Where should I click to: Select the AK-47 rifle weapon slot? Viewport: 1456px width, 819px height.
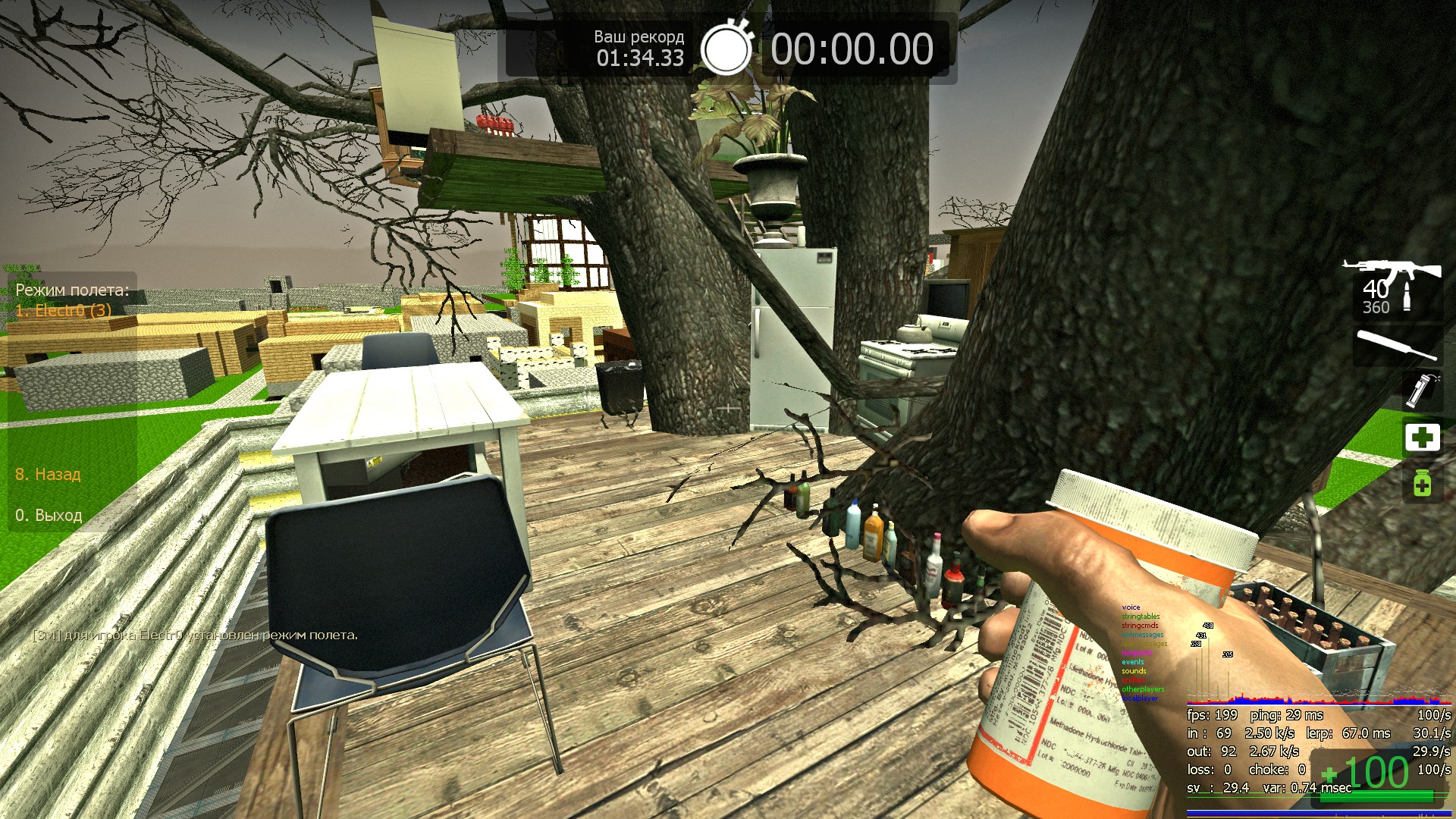point(1394,289)
